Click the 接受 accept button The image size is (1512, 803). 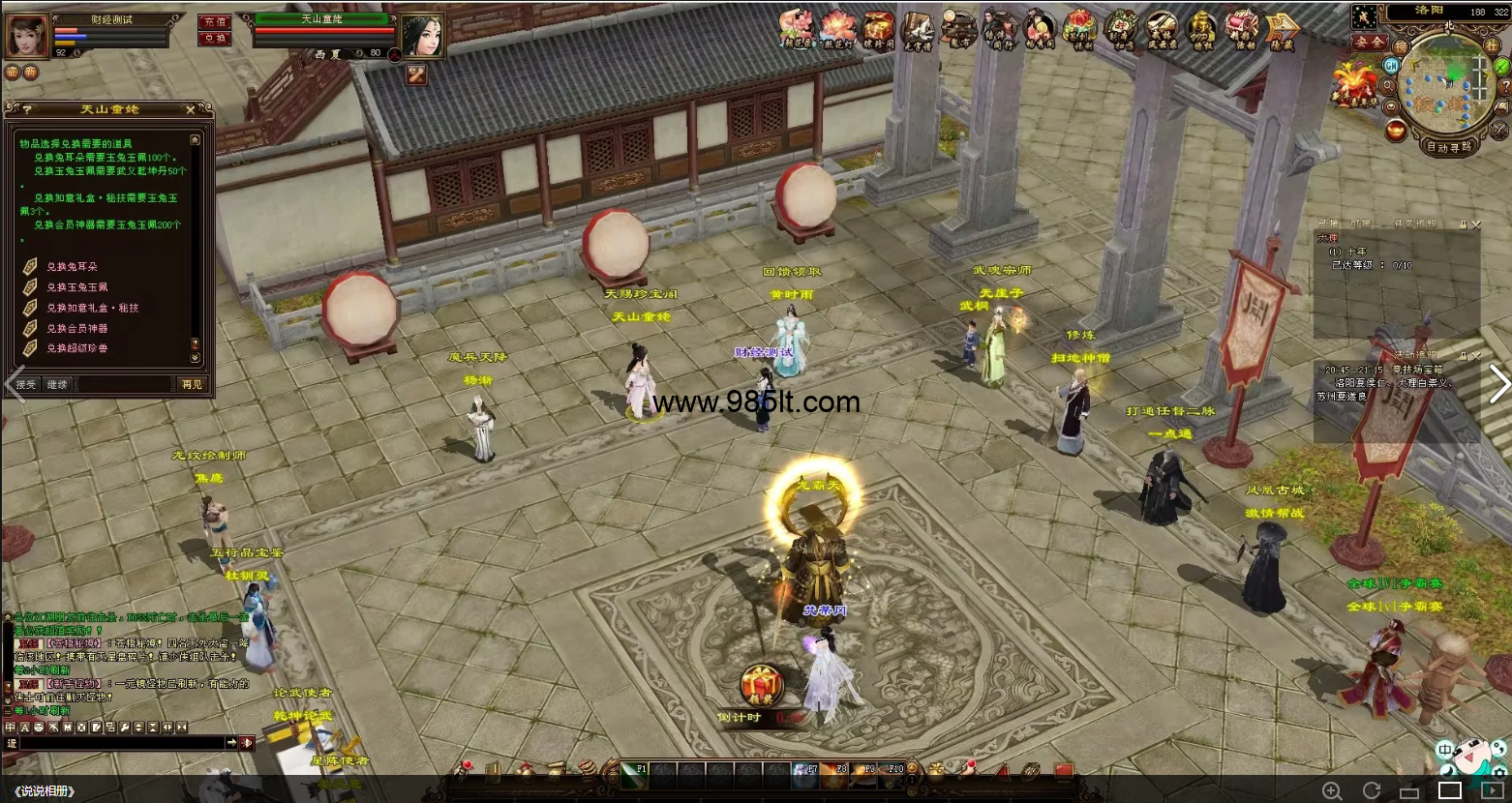[26, 384]
